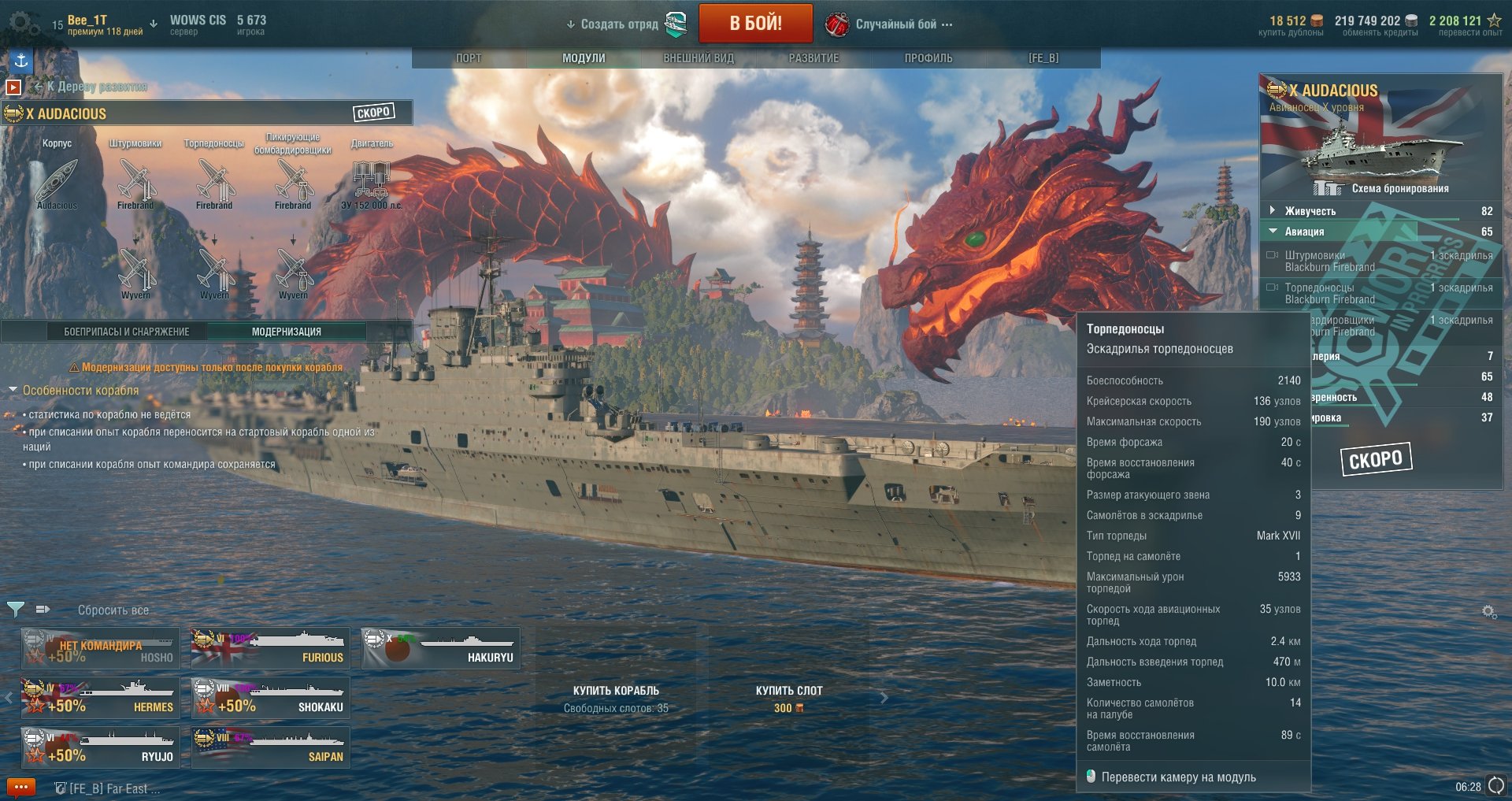Switch to the ВНЕШНИЙ ВИД tab
1512x801 pixels.
click(x=699, y=58)
